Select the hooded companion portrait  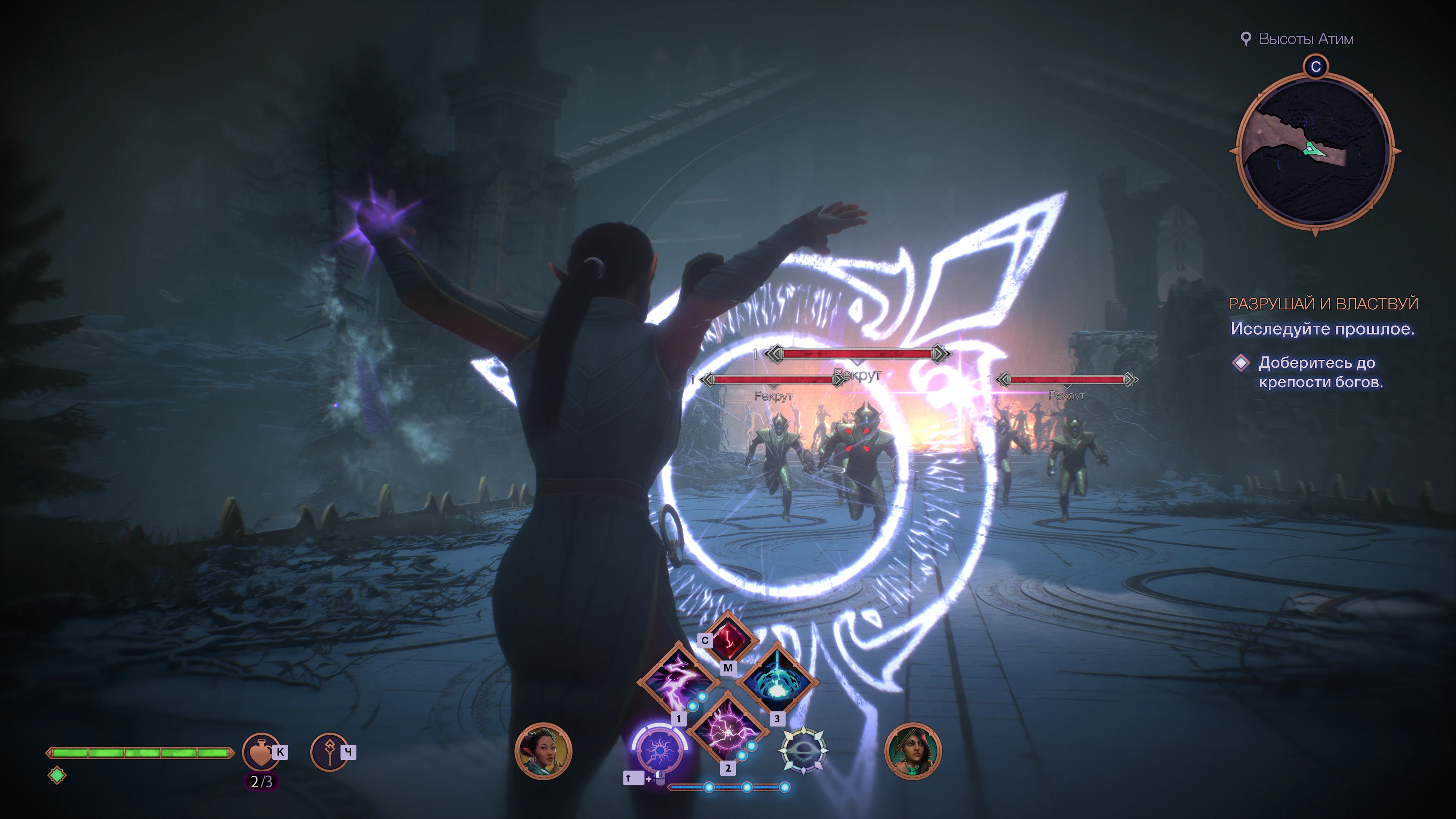tap(912, 751)
